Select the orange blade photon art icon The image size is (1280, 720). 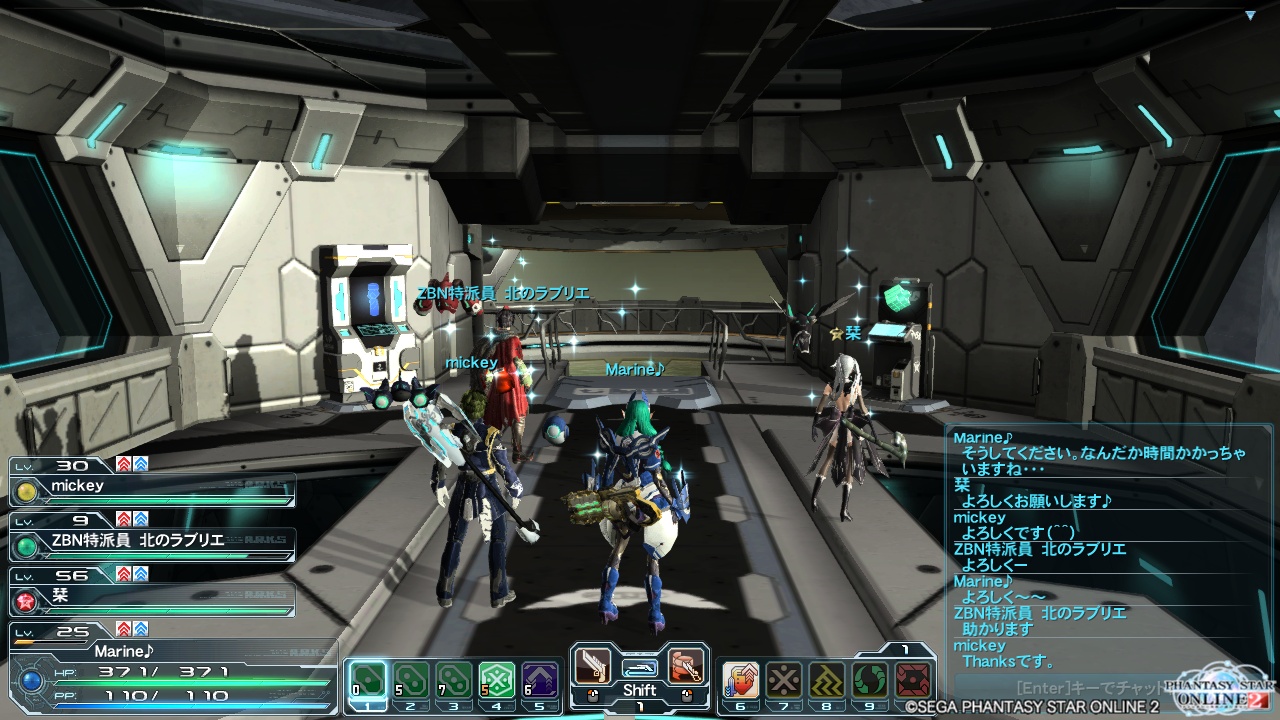[x=685, y=665]
